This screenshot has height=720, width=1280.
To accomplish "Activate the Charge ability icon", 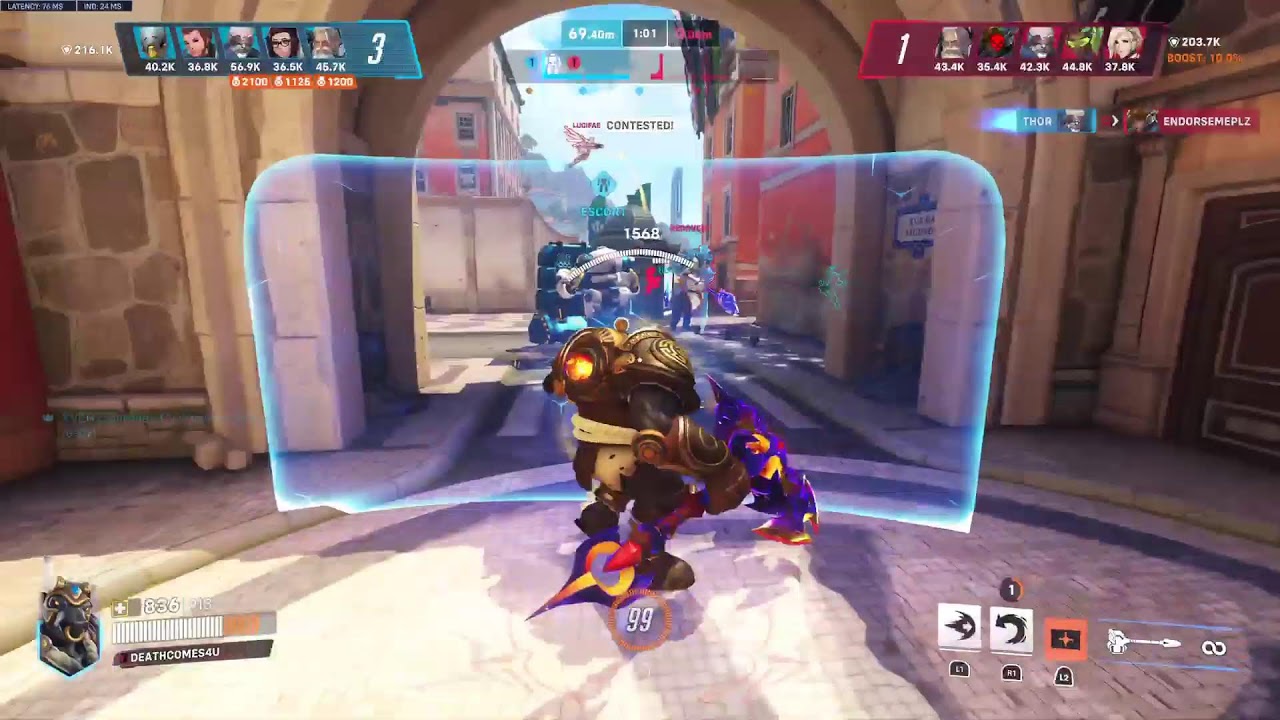I will click(x=959, y=628).
